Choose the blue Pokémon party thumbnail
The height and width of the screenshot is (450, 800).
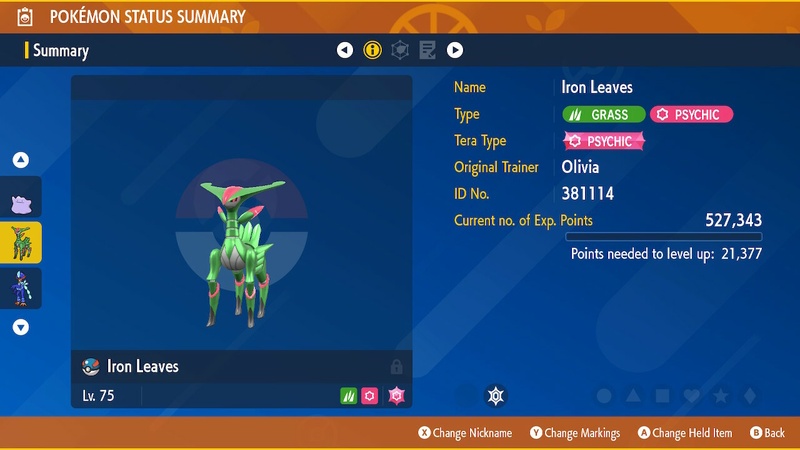[x=21, y=286]
